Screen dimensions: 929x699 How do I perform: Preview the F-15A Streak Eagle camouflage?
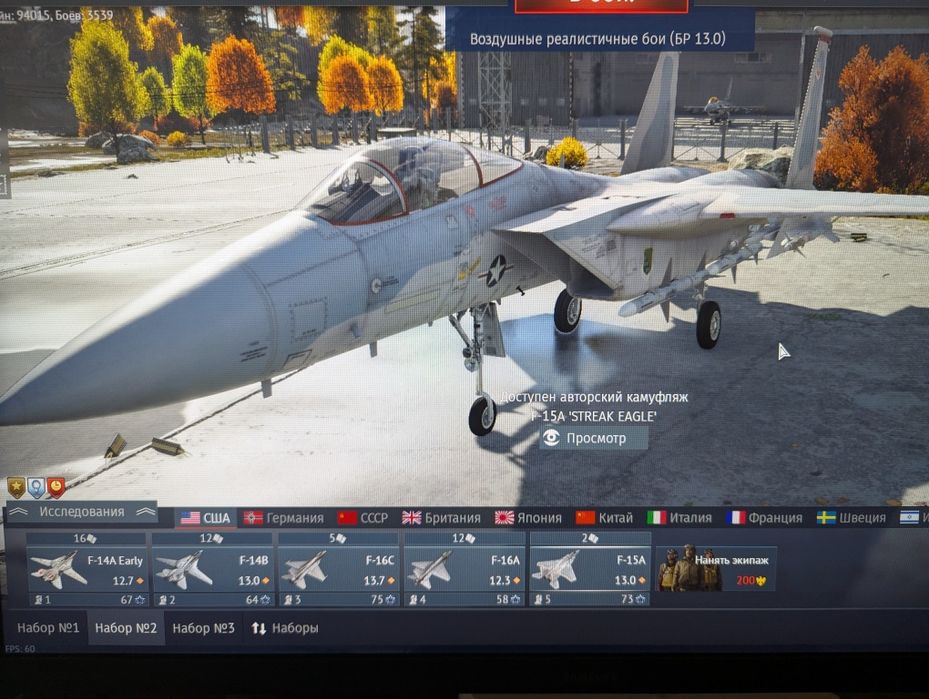(x=594, y=438)
